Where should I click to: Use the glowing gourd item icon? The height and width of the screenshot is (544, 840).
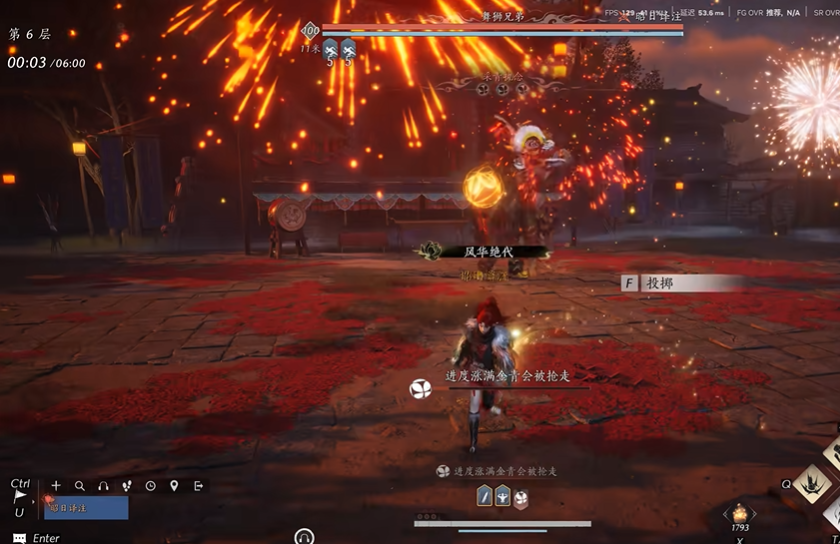coord(740,513)
